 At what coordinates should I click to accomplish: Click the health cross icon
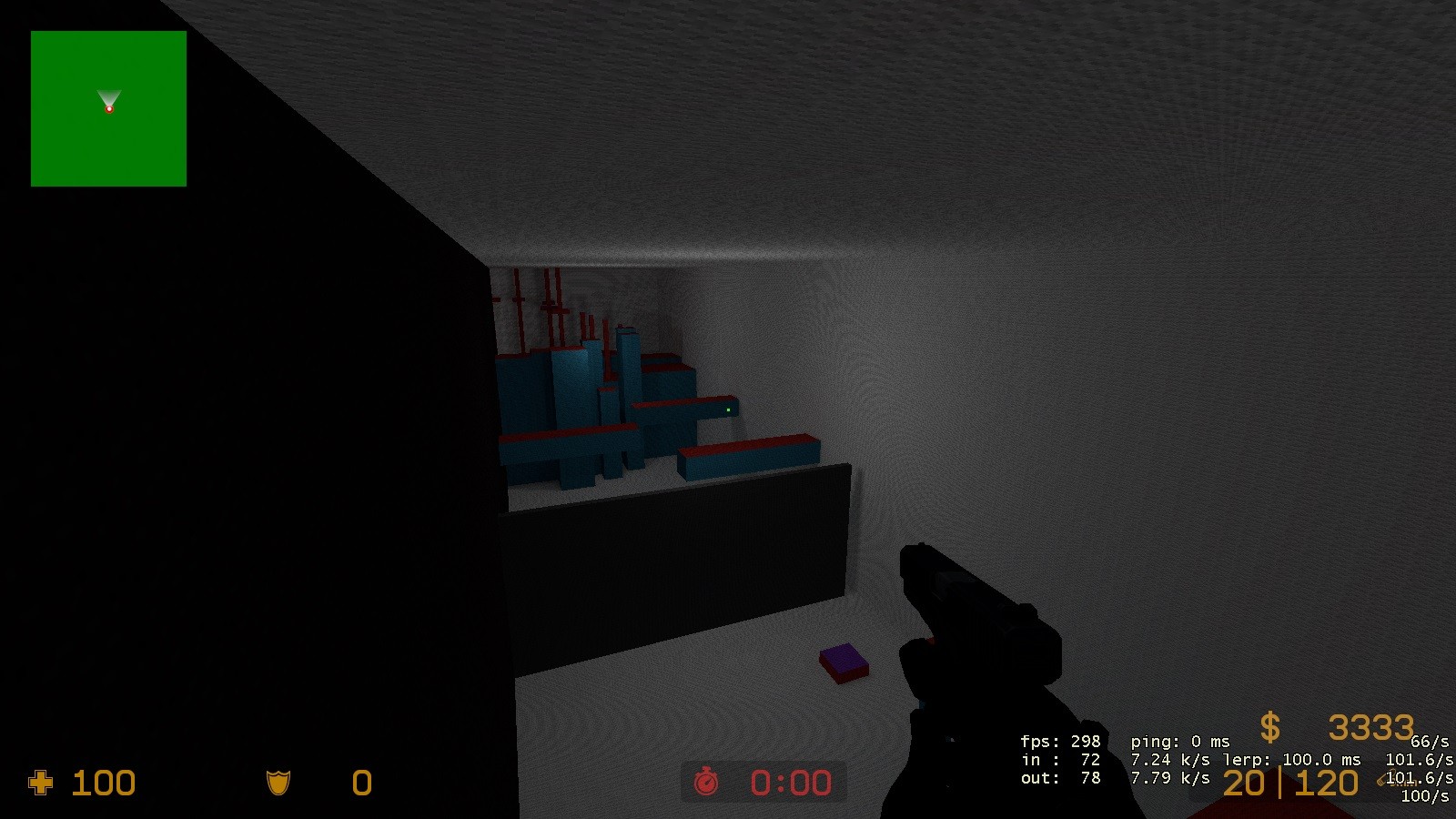point(43,784)
